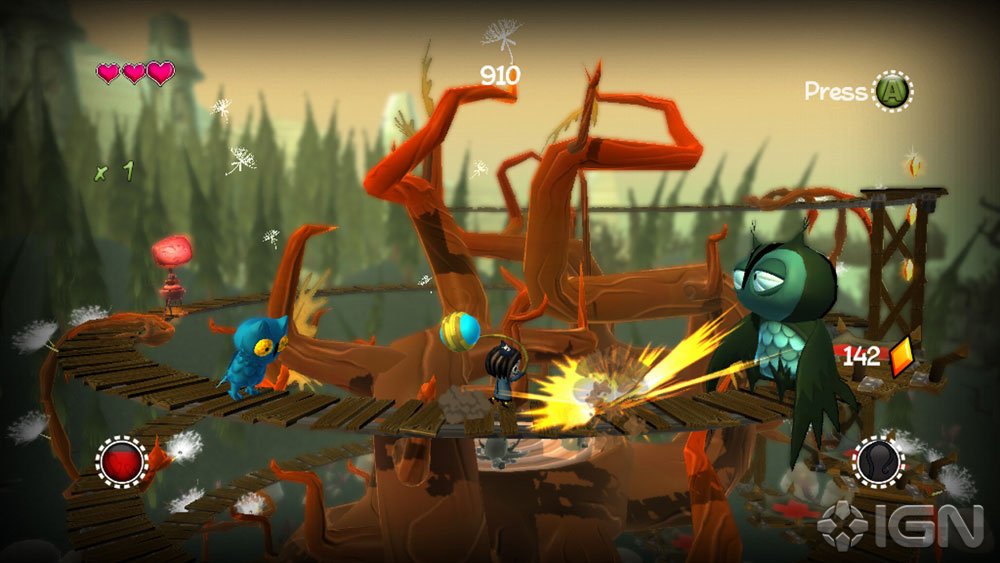Screen dimensions: 1000x563
Task: Activate the red circular ability icon
Action: coord(121,462)
